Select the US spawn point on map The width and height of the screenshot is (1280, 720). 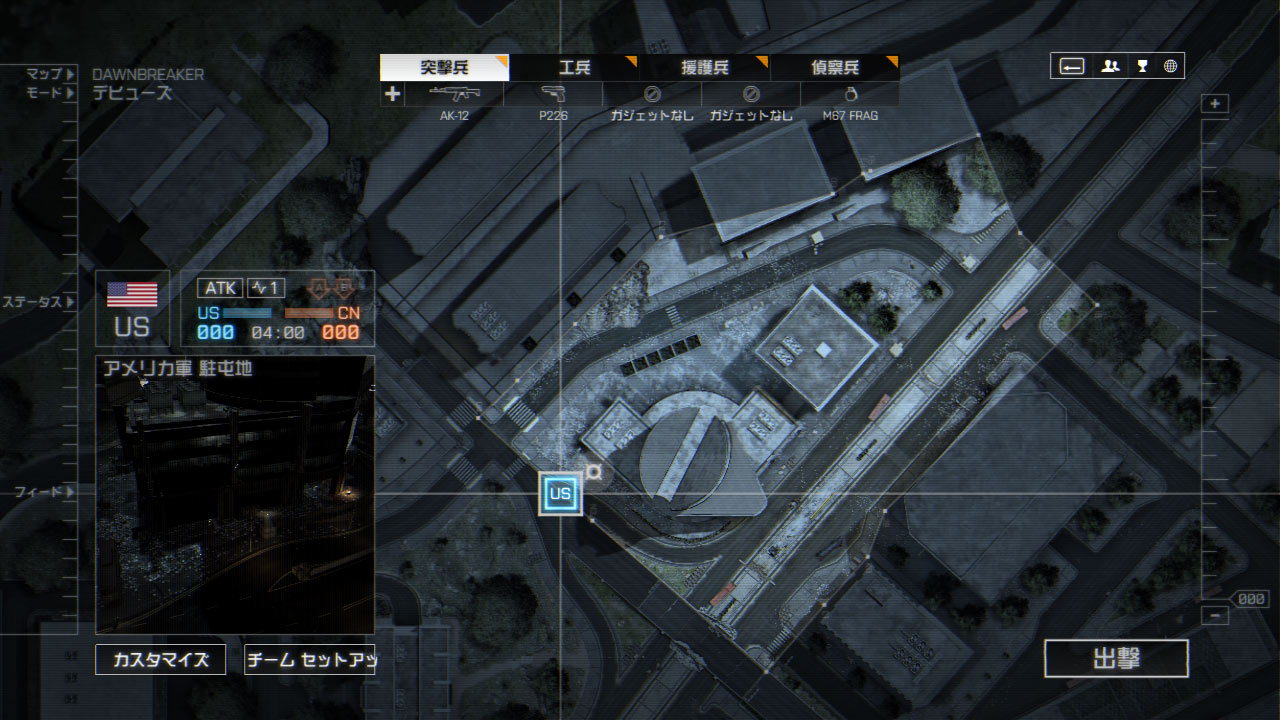[x=560, y=494]
